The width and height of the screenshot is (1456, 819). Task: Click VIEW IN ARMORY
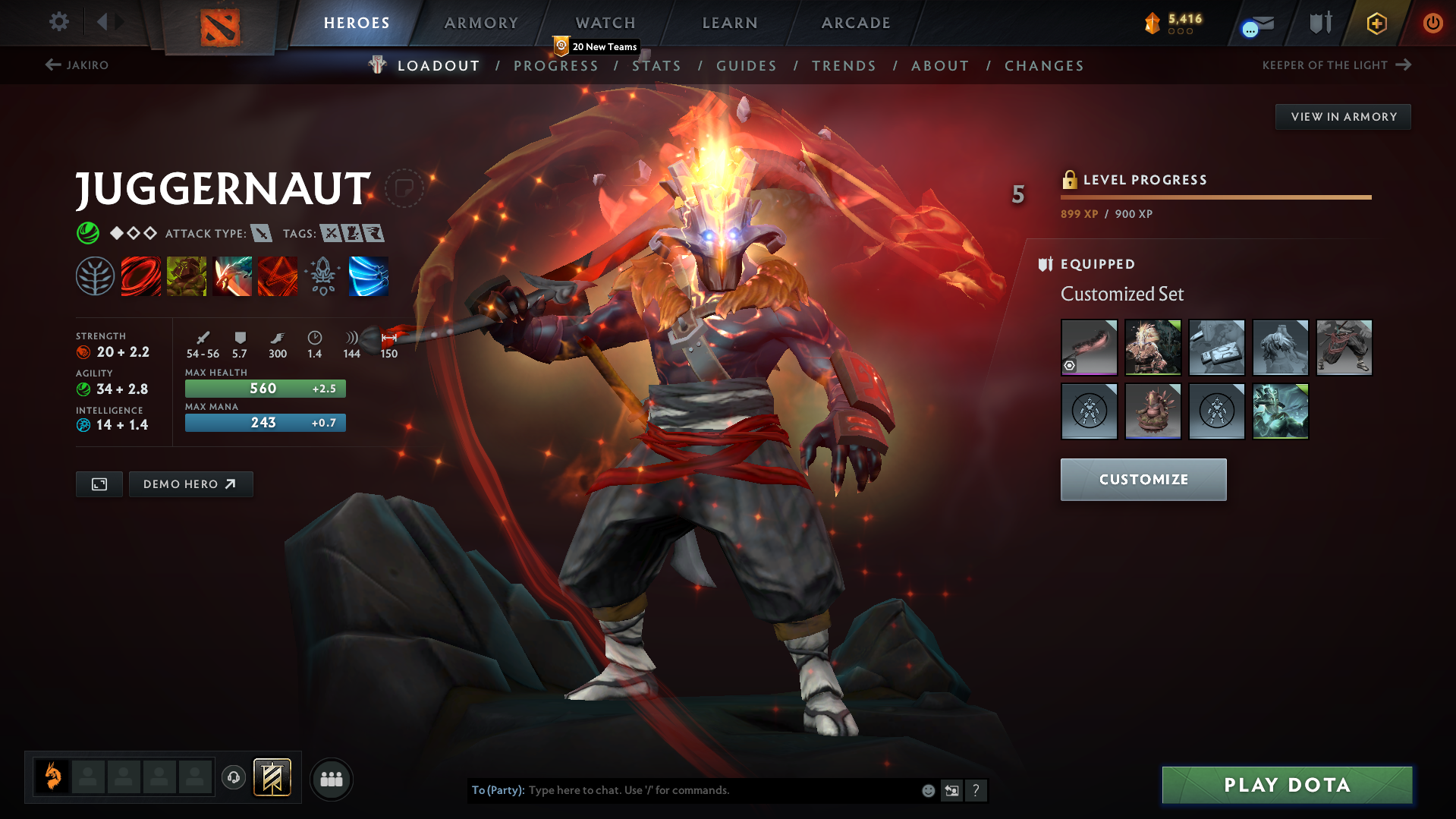pyautogui.click(x=1343, y=116)
